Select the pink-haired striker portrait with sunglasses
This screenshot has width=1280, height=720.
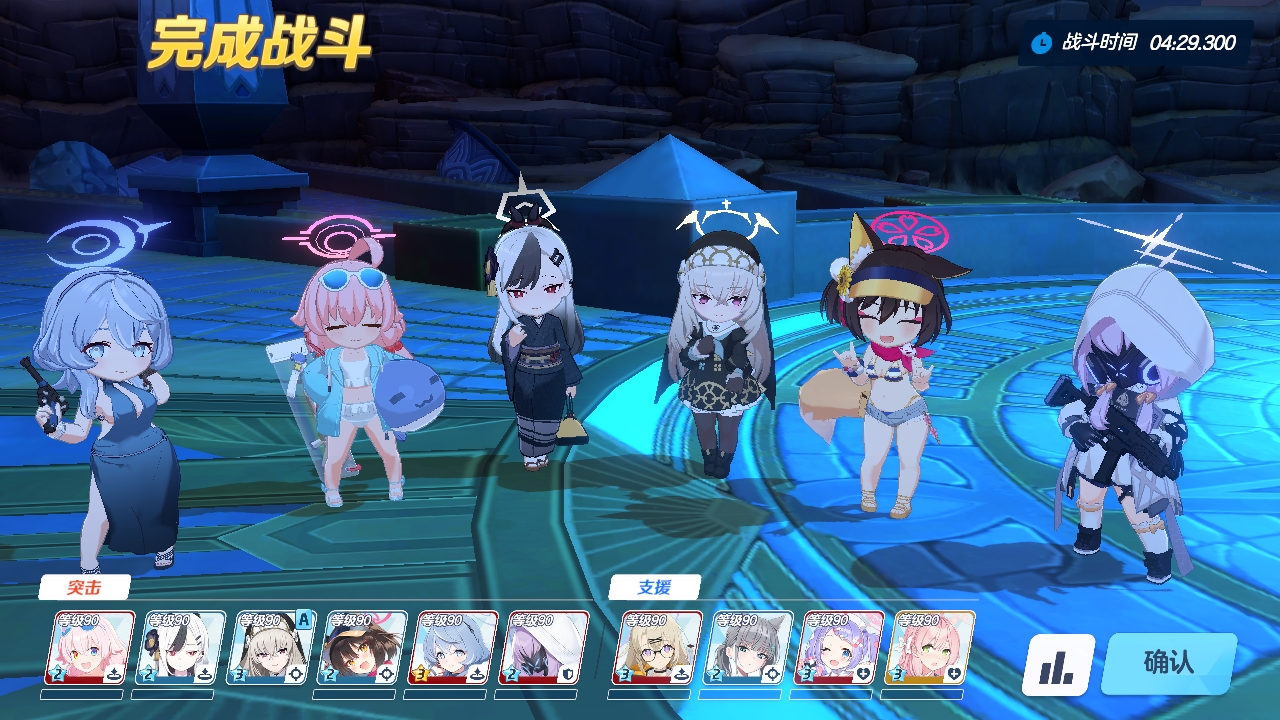tap(90, 648)
